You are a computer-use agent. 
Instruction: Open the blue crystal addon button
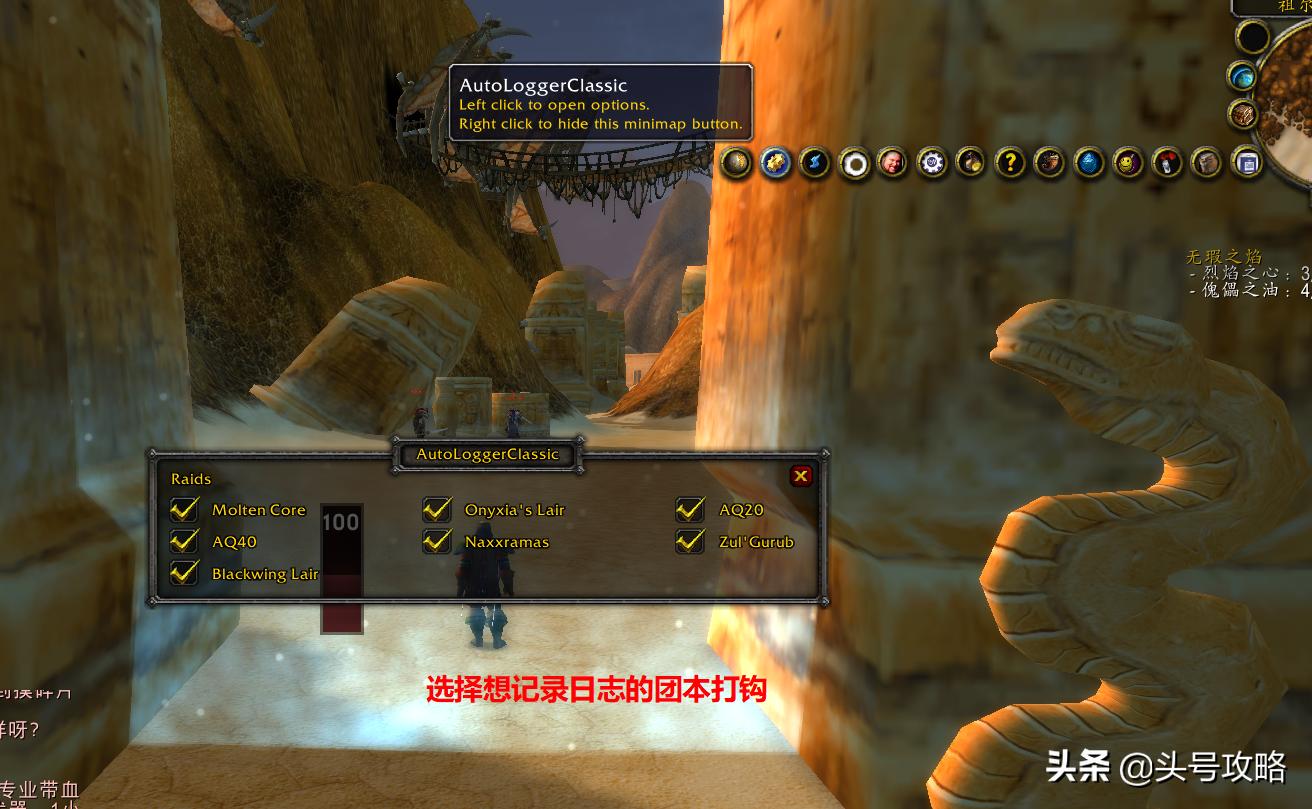(x=1089, y=162)
